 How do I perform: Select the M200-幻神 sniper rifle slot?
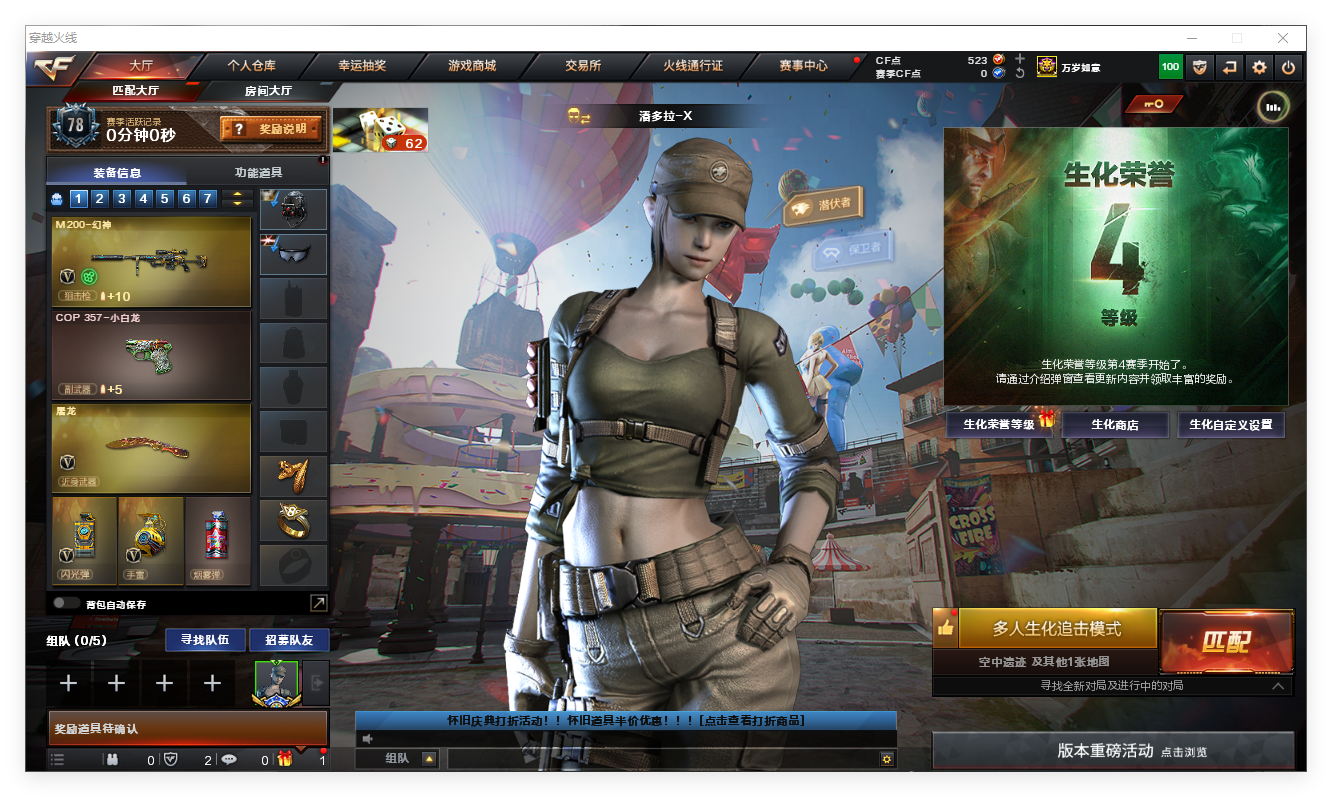(x=151, y=261)
